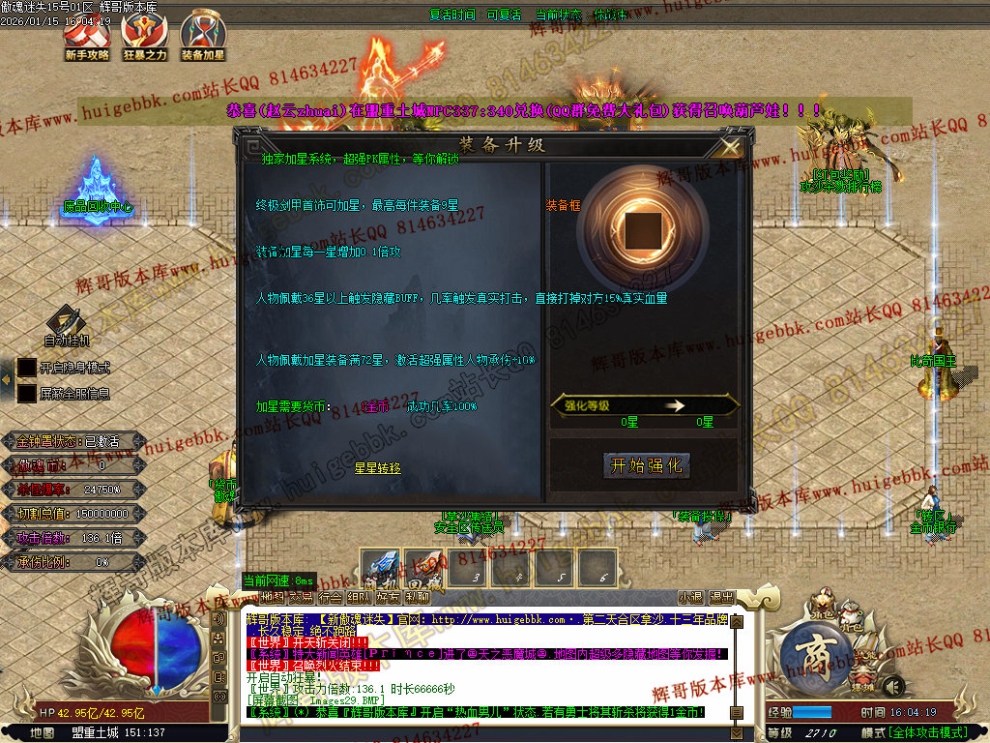The image size is (990, 743).
Task: Enable the 开启隐身模式 stealth mode checkbox
Action: coord(27,367)
